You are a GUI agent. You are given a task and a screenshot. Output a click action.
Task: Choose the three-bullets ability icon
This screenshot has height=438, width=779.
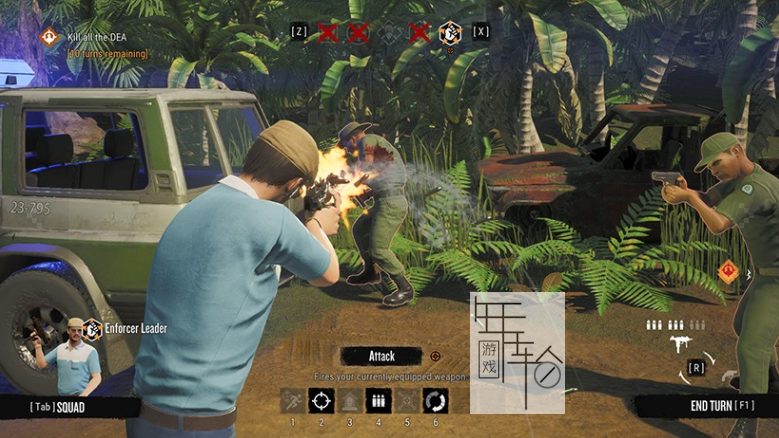click(x=378, y=401)
